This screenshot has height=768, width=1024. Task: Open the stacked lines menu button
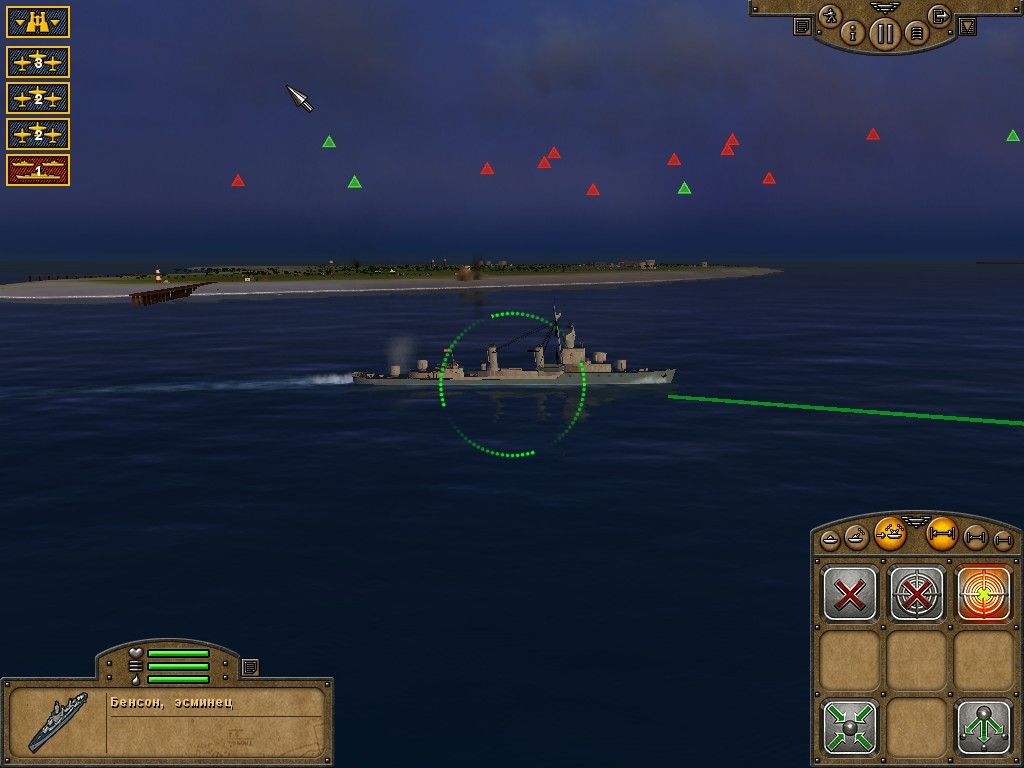(915, 34)
